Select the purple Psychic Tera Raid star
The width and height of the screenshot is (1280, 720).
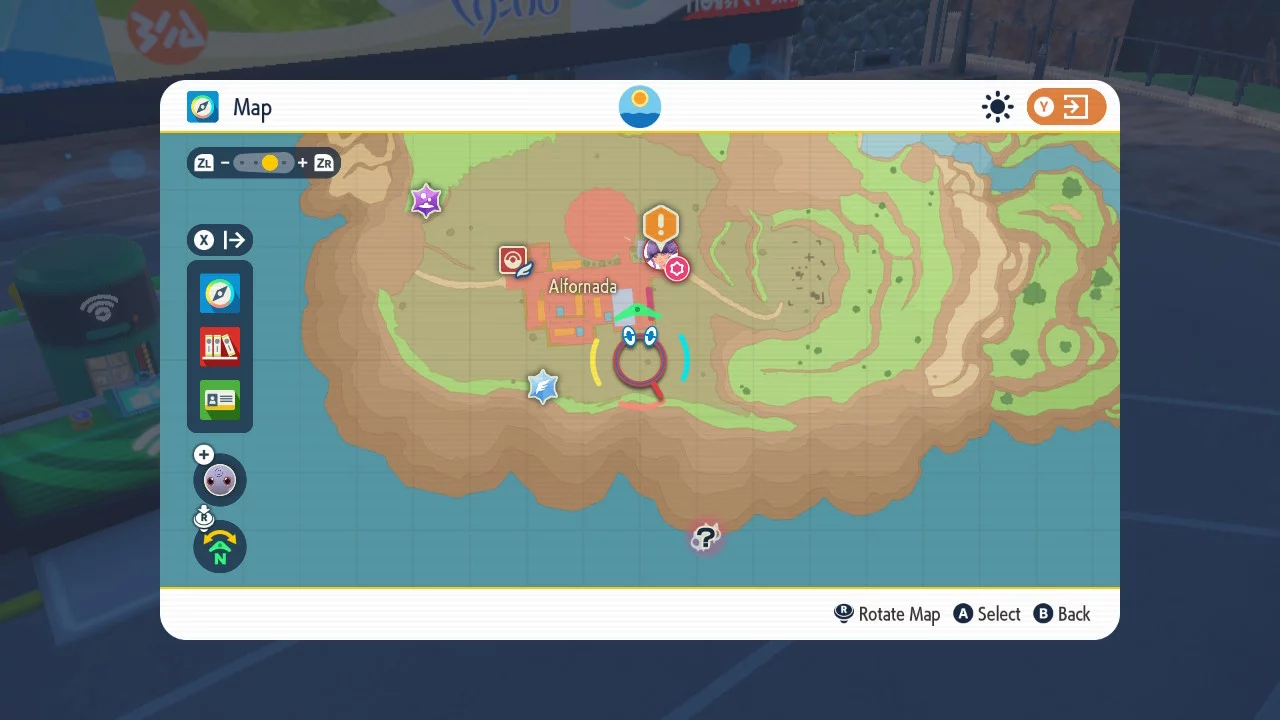coord(426,200)
